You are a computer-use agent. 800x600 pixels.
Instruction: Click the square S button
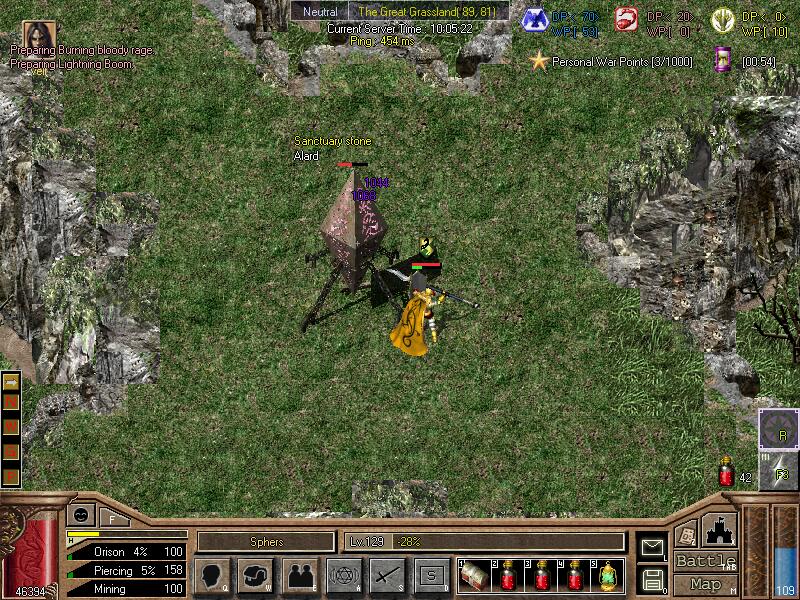[x=431, y=575]
